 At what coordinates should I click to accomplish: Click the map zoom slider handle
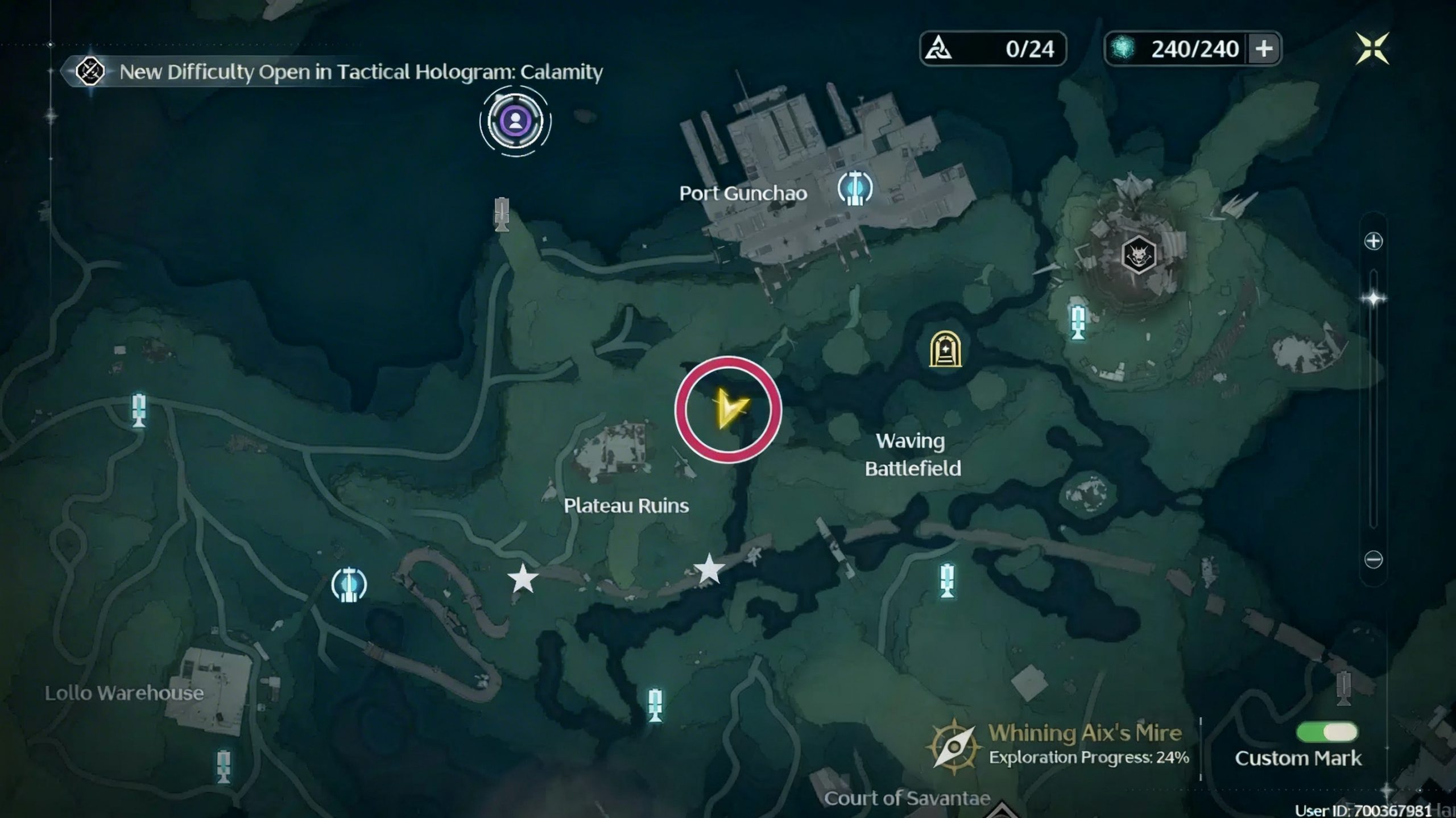coord(1374,298)
